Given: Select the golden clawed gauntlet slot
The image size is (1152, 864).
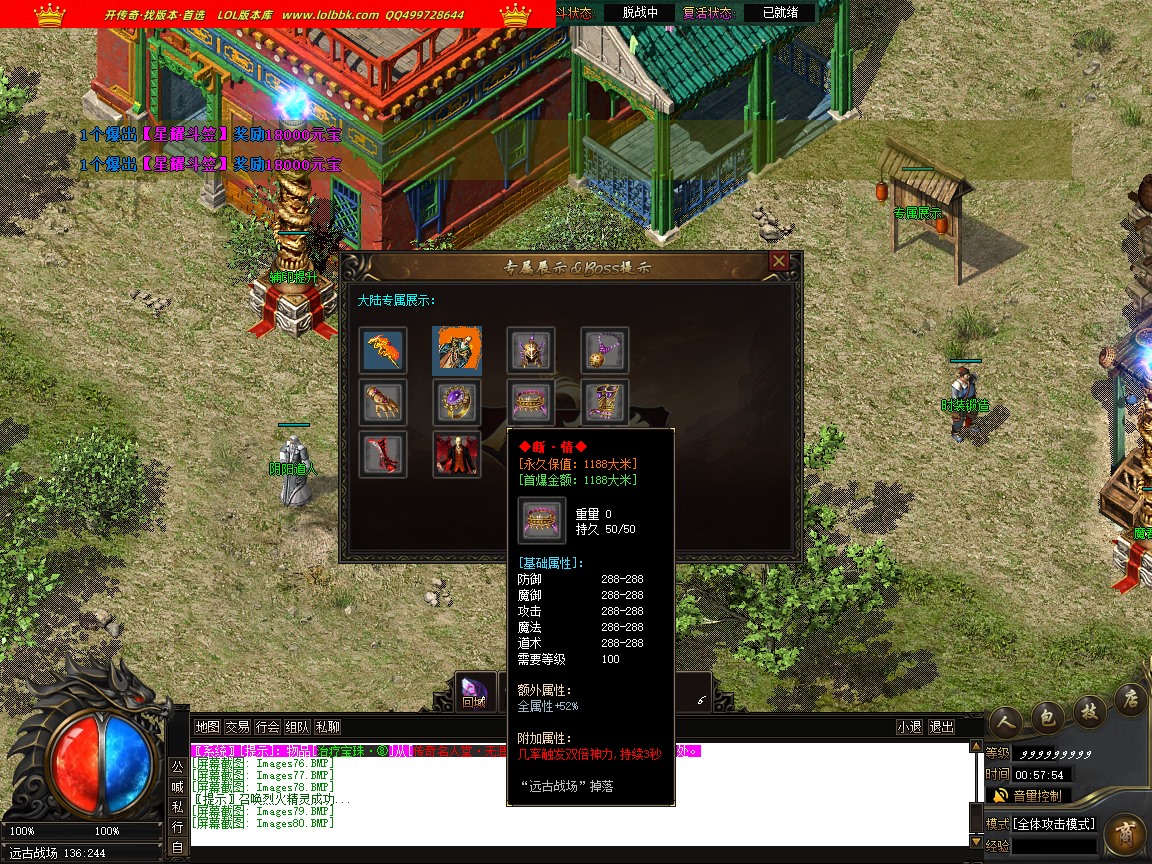Looking at the screenshot, I should click(384, 403).
